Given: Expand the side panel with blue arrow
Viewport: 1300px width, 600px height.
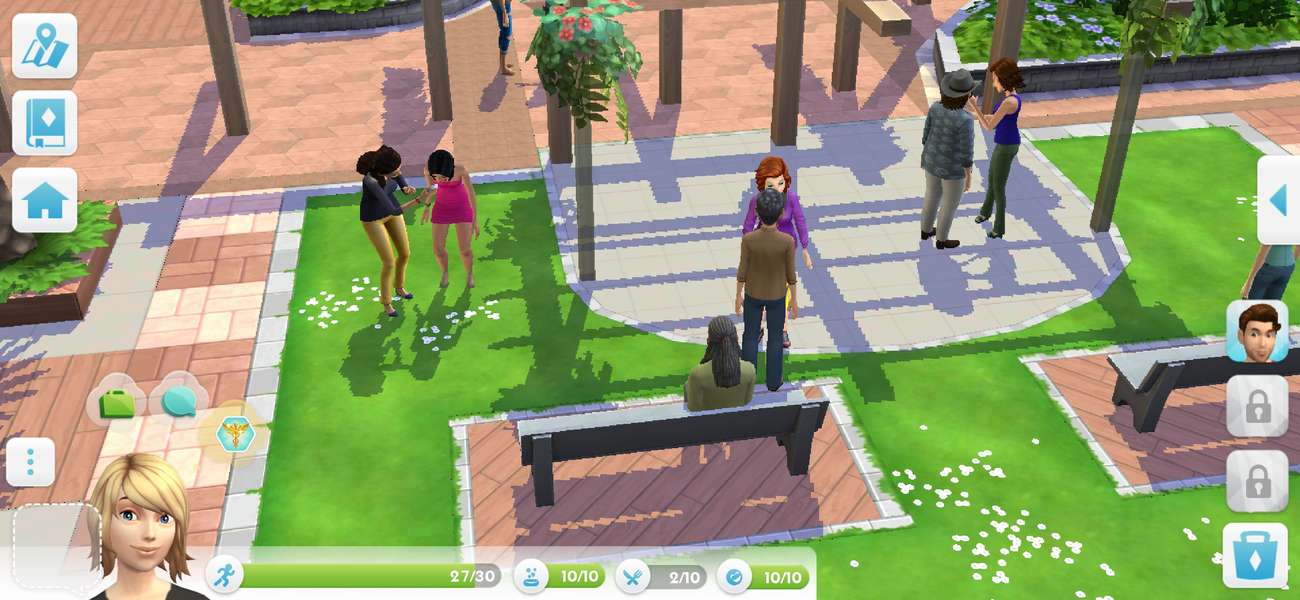Looking at the screenshot, I should [x=1278, y=200].
